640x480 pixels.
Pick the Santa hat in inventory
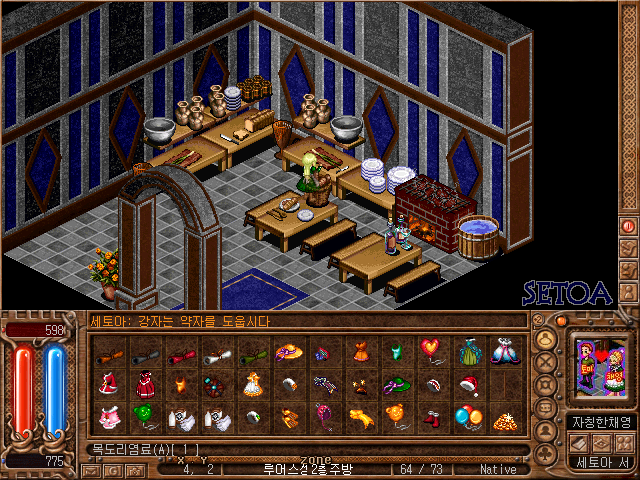pos(468,384)
